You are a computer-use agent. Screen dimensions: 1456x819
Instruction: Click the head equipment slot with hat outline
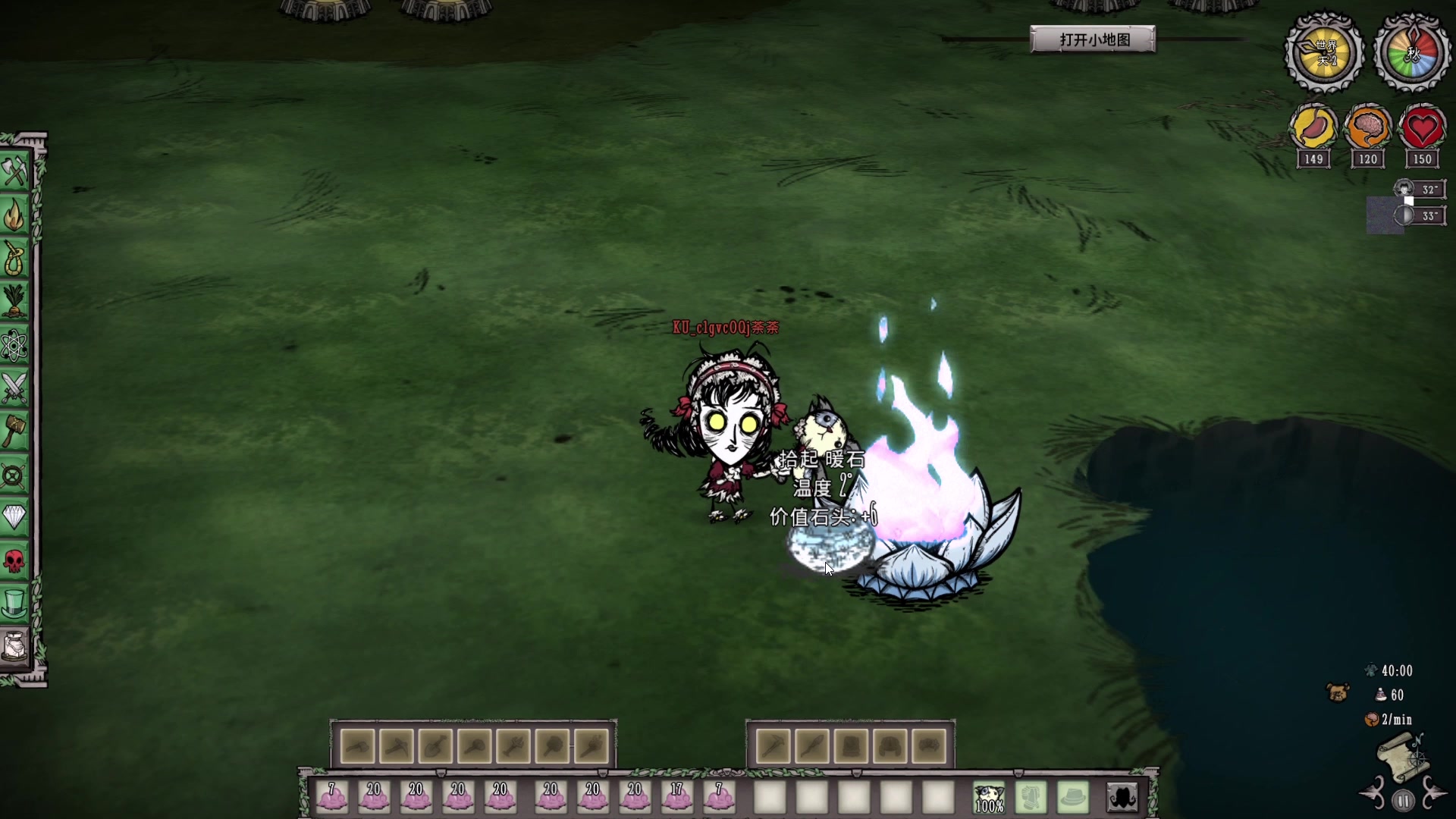pos(1072,798)
